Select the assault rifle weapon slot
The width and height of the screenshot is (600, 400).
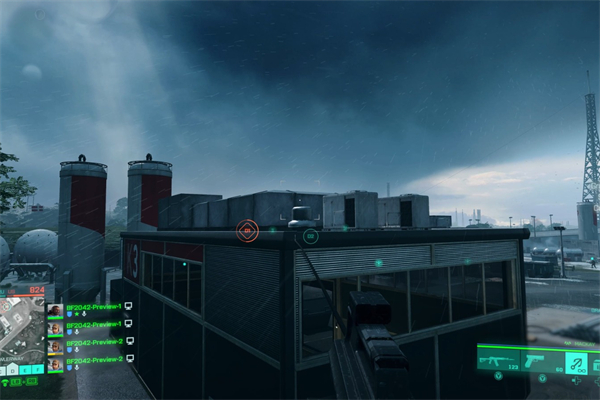(498, 359)
